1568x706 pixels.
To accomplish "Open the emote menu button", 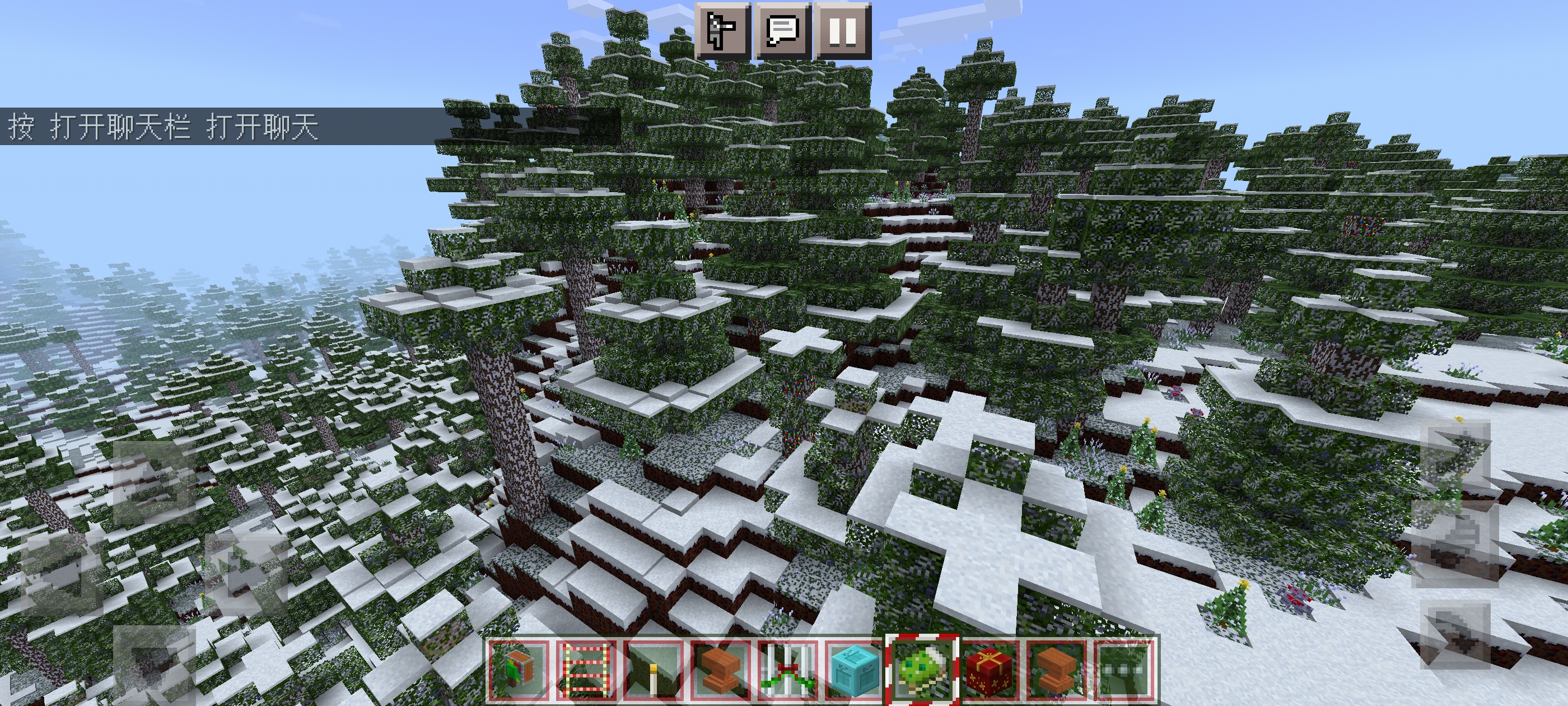I will [x=722, y=29].
